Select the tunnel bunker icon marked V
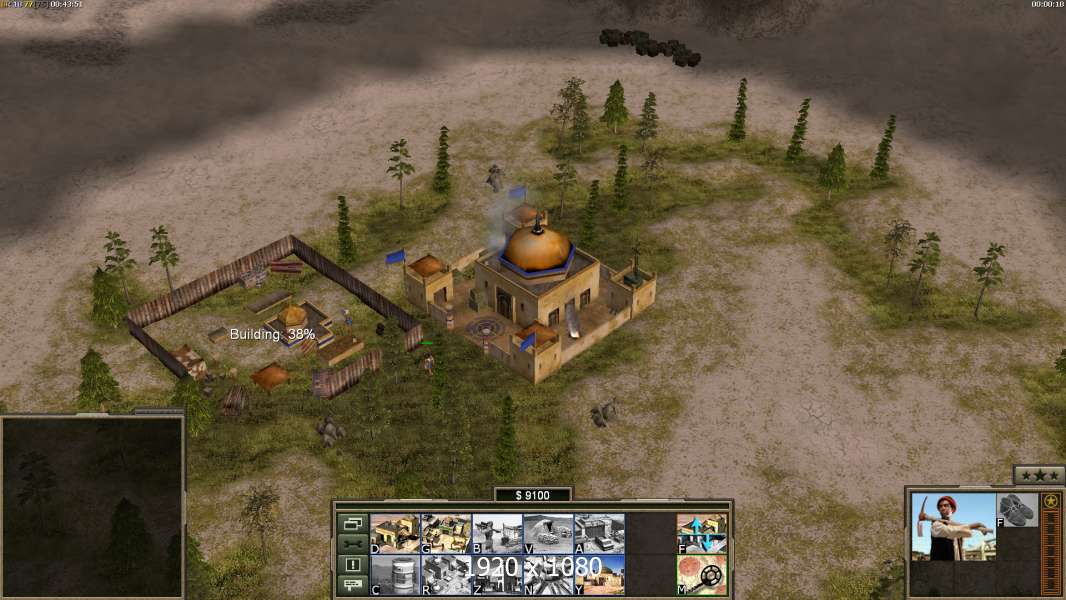 548,533
